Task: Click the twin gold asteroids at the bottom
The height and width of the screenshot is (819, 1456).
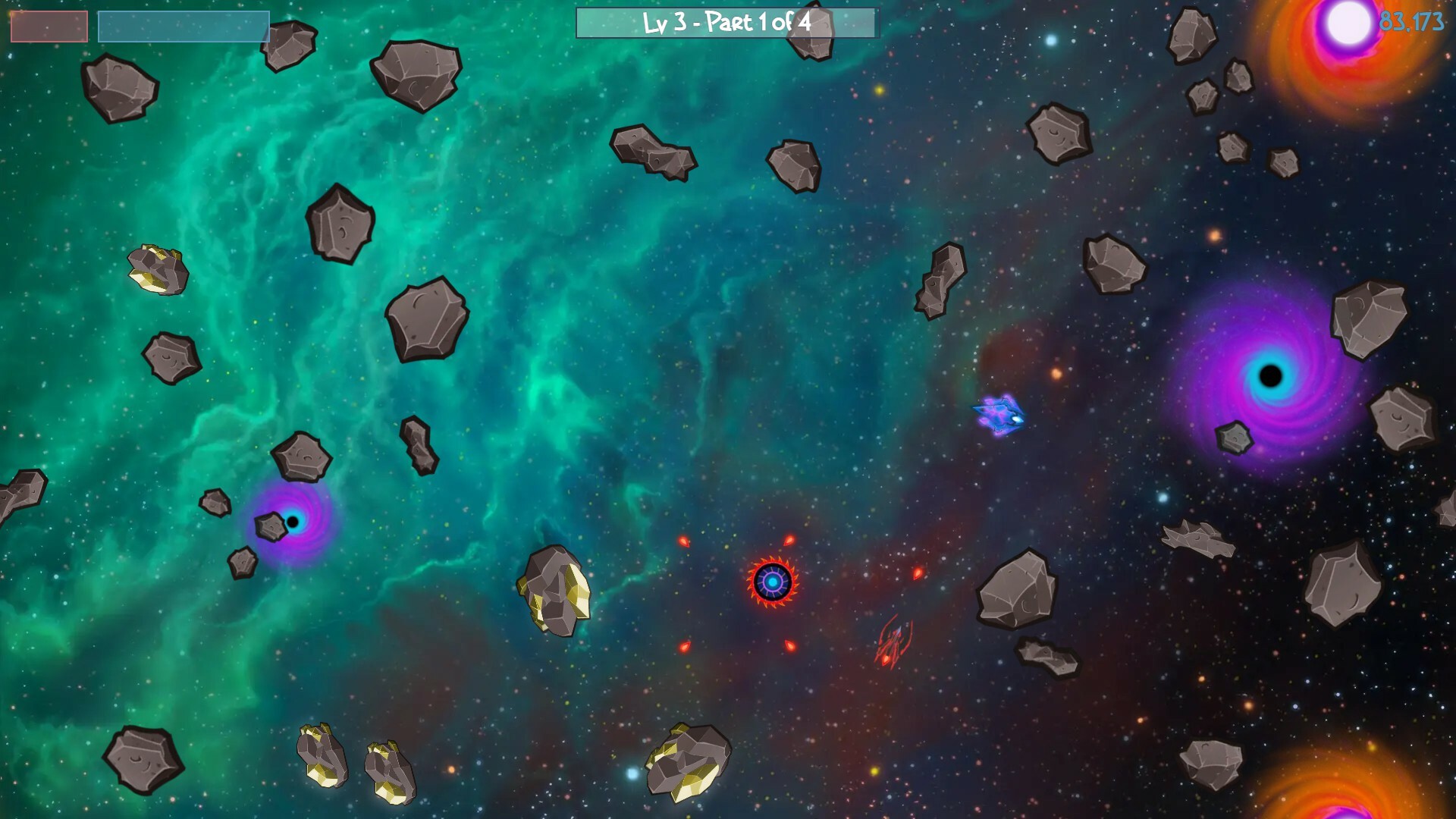Action: tap(356, 758)
